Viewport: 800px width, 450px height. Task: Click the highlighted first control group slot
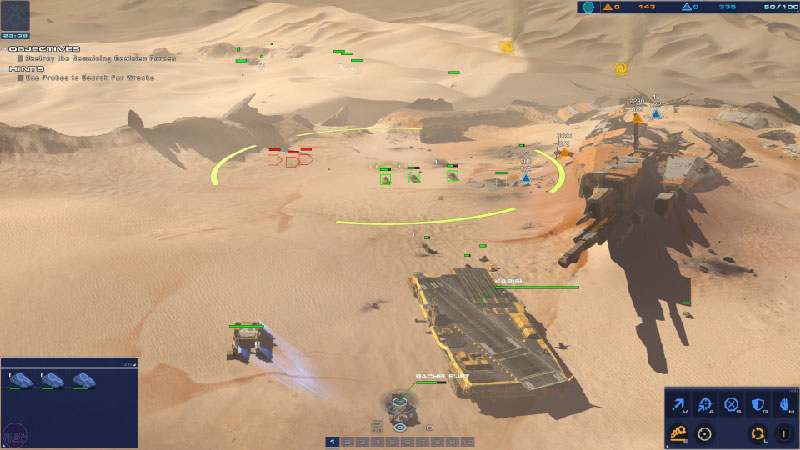331,441
